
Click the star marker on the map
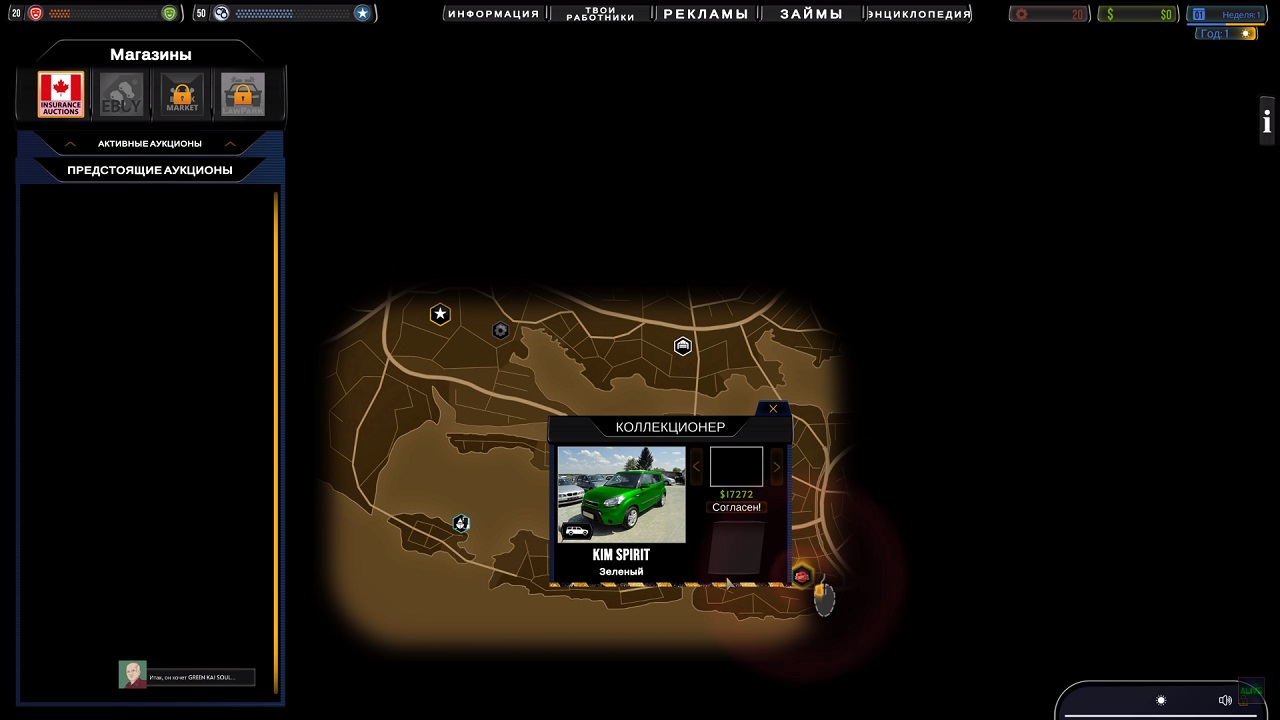[440, 315]
